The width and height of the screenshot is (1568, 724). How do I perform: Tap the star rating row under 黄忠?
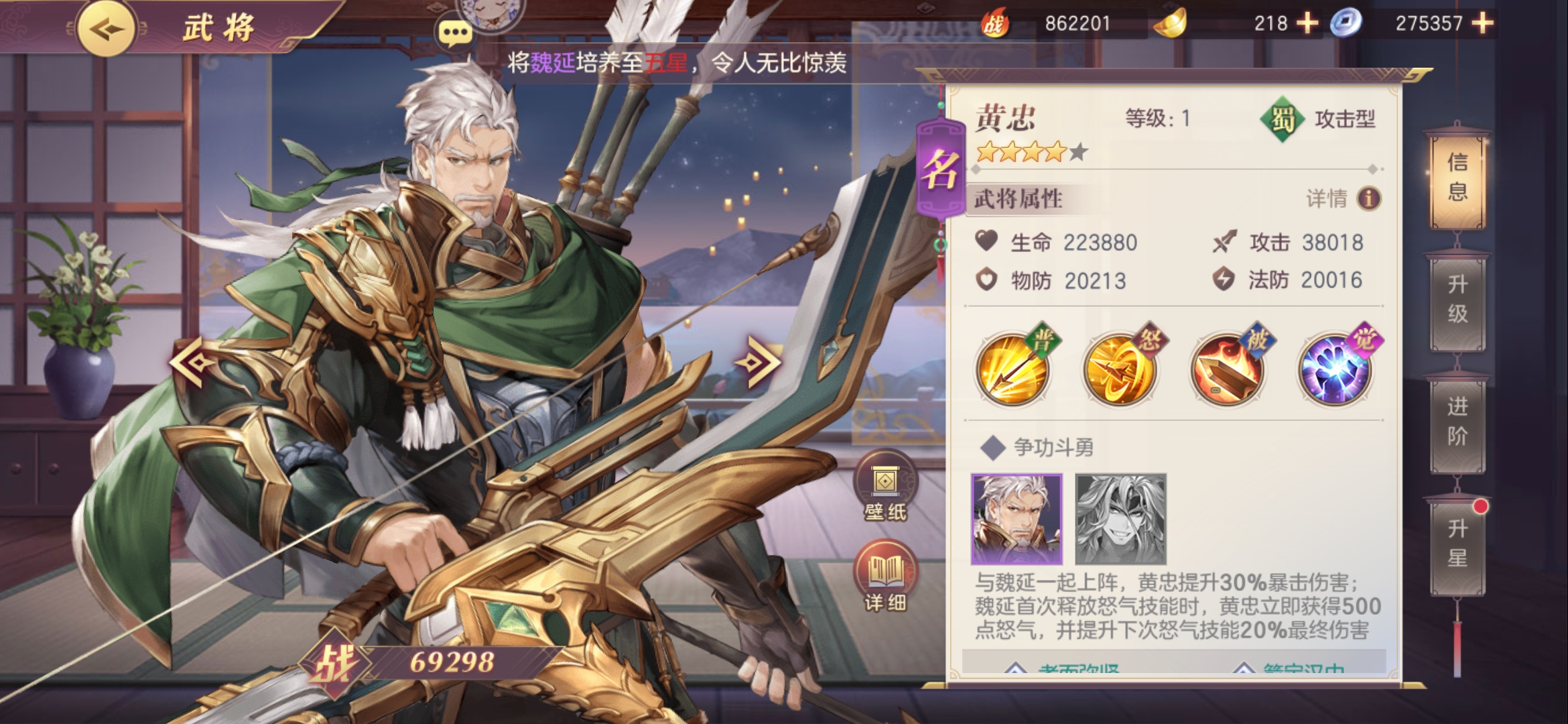coord(1032,152)
